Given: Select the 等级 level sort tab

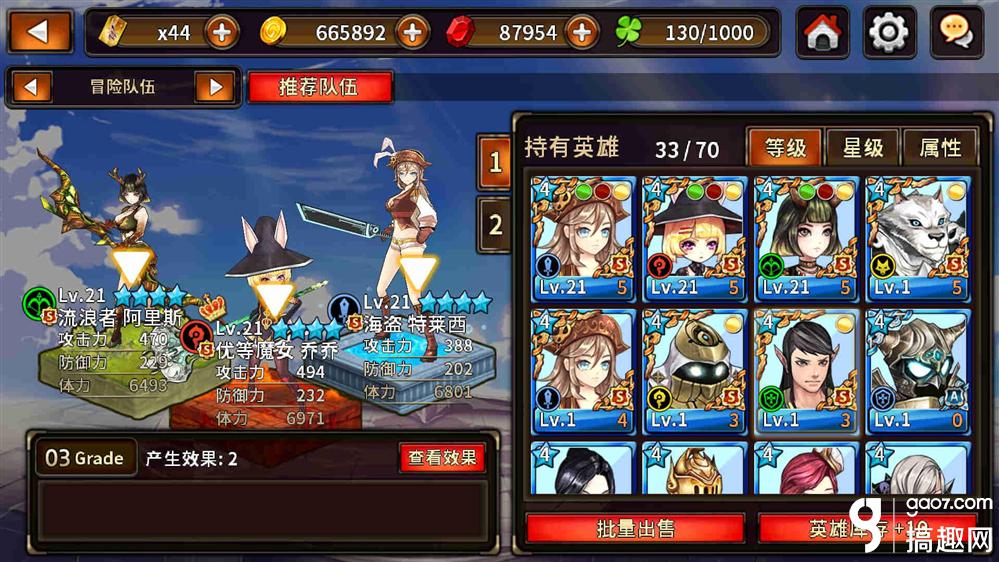Looking at the screenshot, I should [x=785, y=148].
